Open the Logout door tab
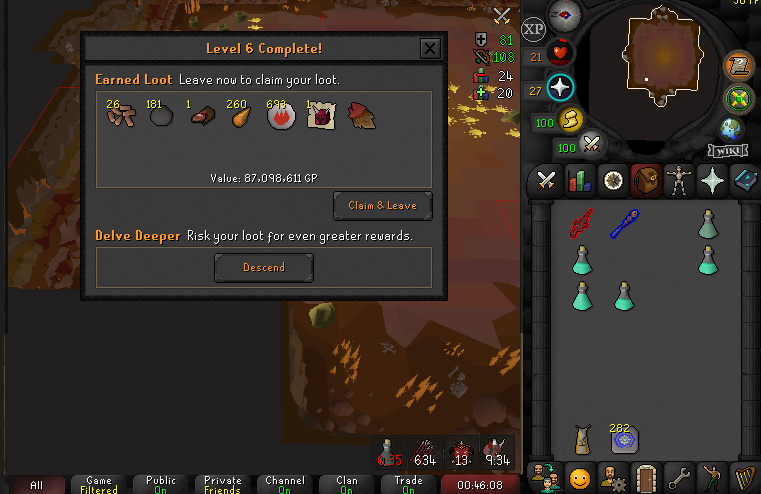The width and height of the screenshot is (761, 494). [x=646, y=475]
